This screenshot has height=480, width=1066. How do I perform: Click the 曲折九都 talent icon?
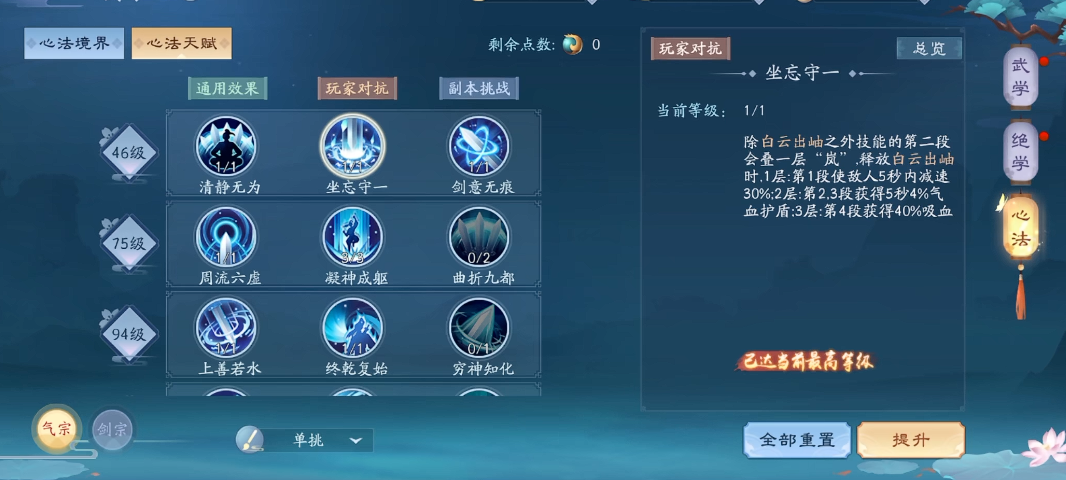[478, 237]
